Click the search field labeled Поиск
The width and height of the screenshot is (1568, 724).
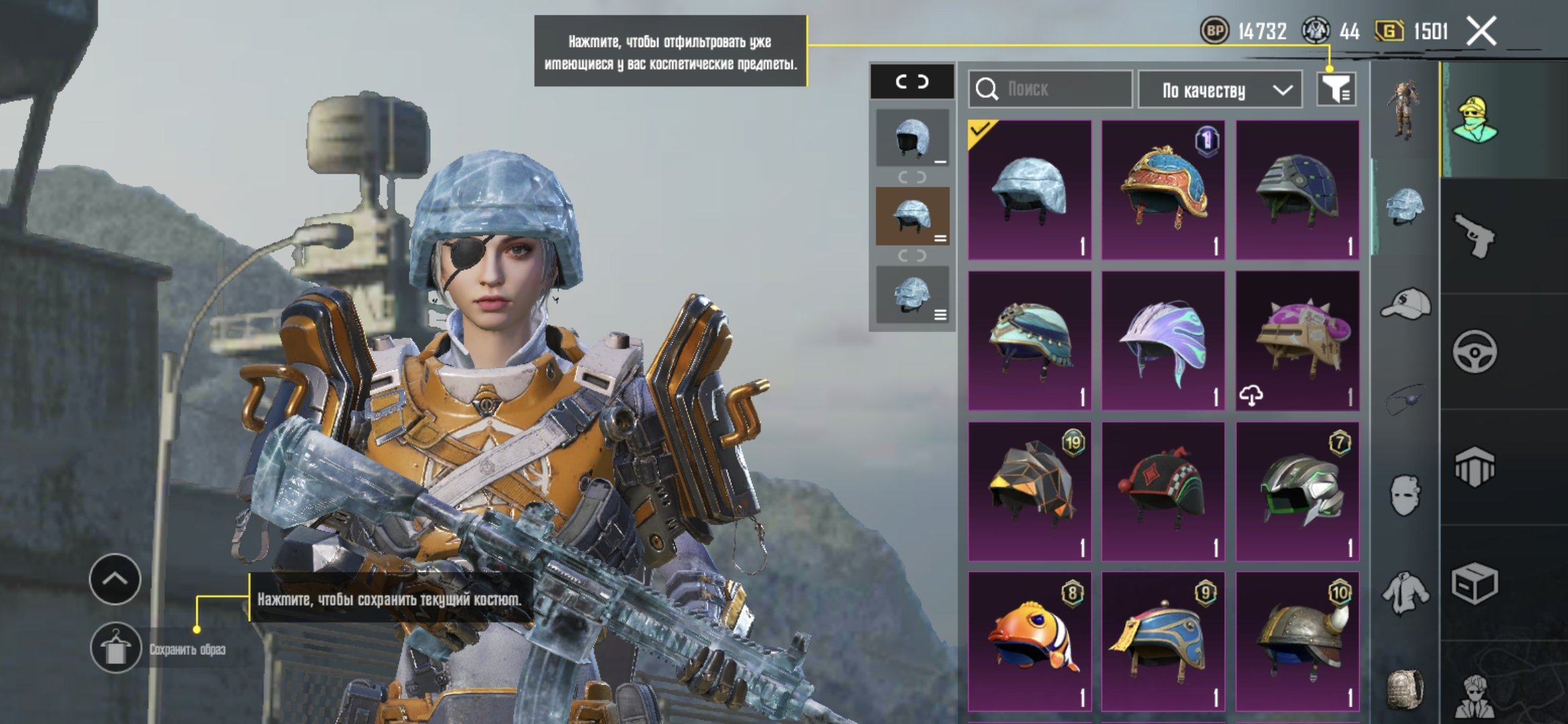point(1051,89)
